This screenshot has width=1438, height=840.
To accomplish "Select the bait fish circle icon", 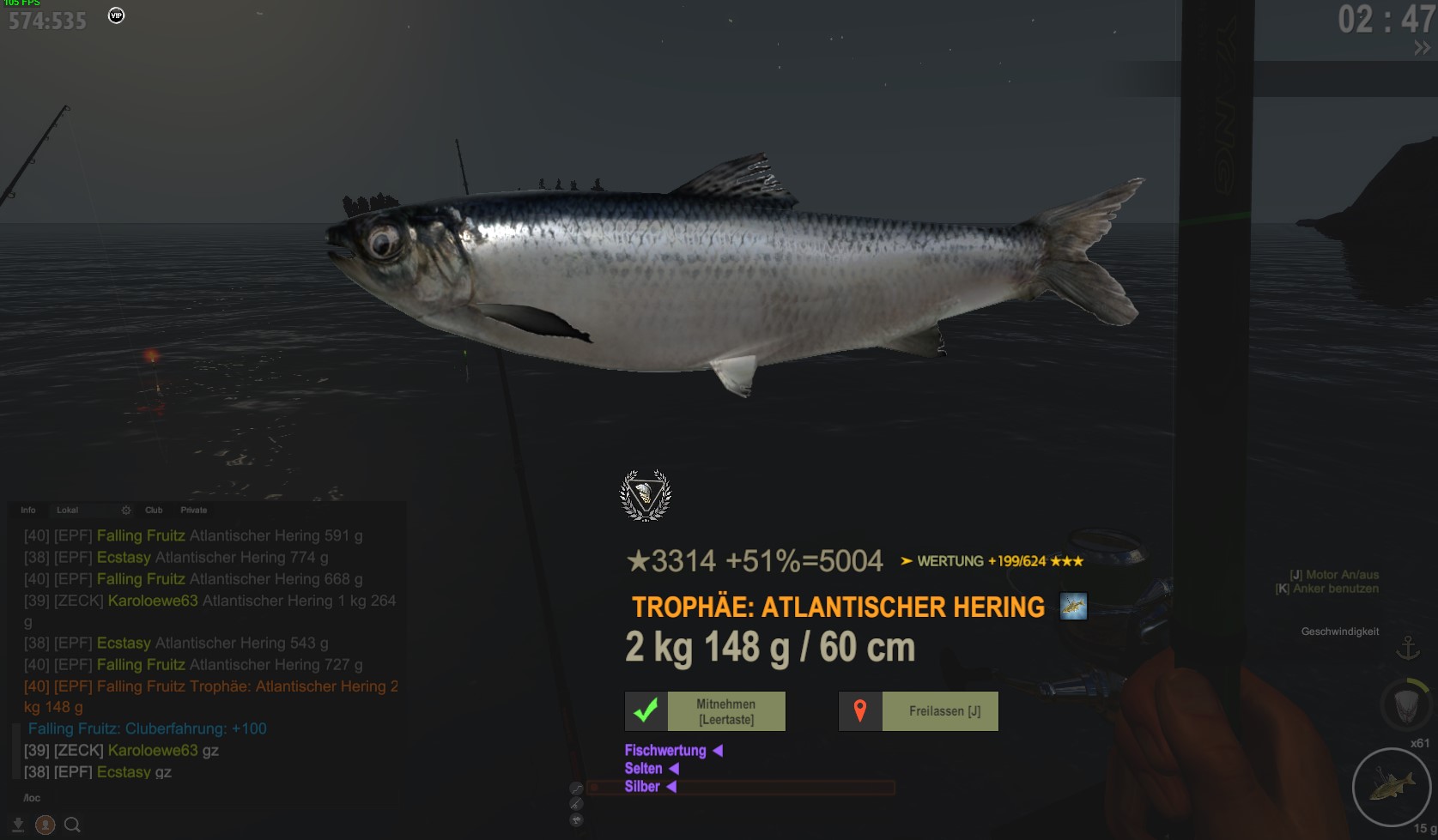I will [1391, 786].
